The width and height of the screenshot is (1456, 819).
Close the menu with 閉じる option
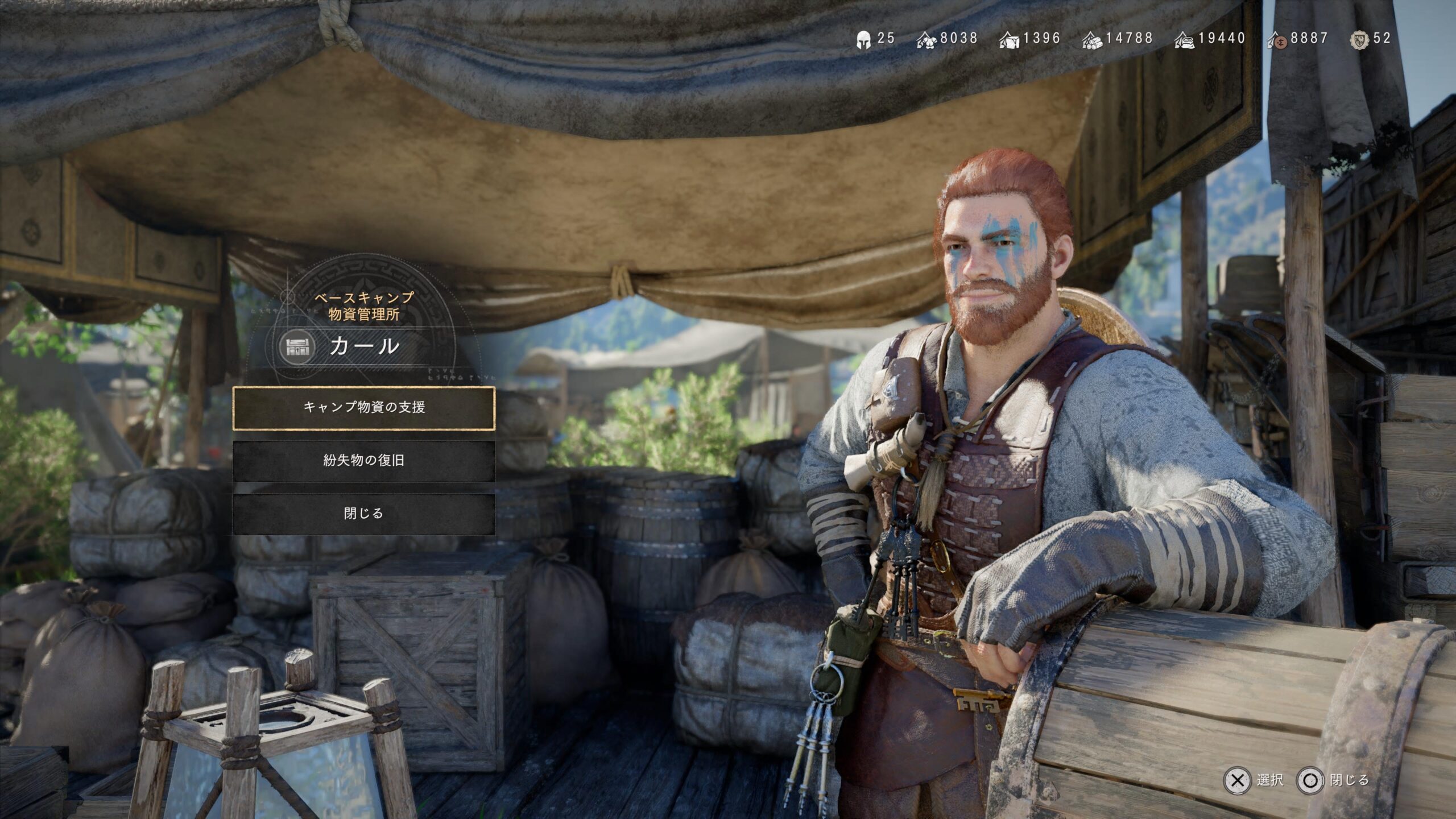[364, 514]
